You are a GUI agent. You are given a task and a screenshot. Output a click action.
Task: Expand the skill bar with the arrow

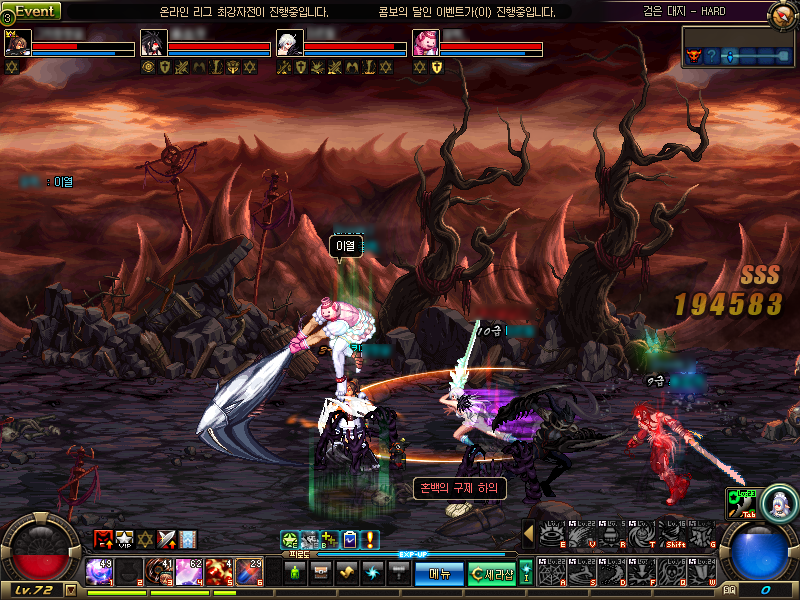pos(528,534)
